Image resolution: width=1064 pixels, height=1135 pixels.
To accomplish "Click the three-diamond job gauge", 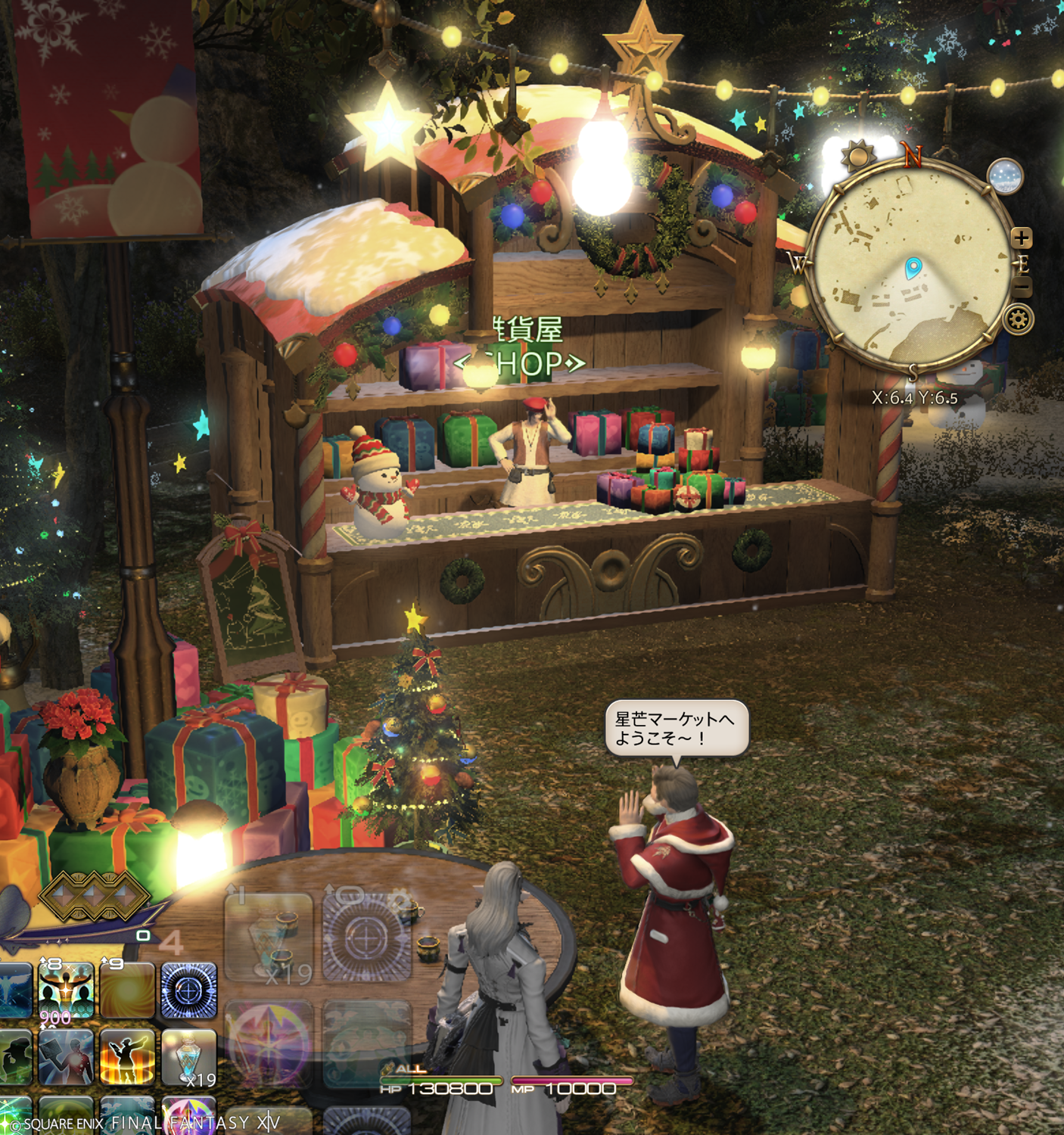I will click(x=95, y=894).
